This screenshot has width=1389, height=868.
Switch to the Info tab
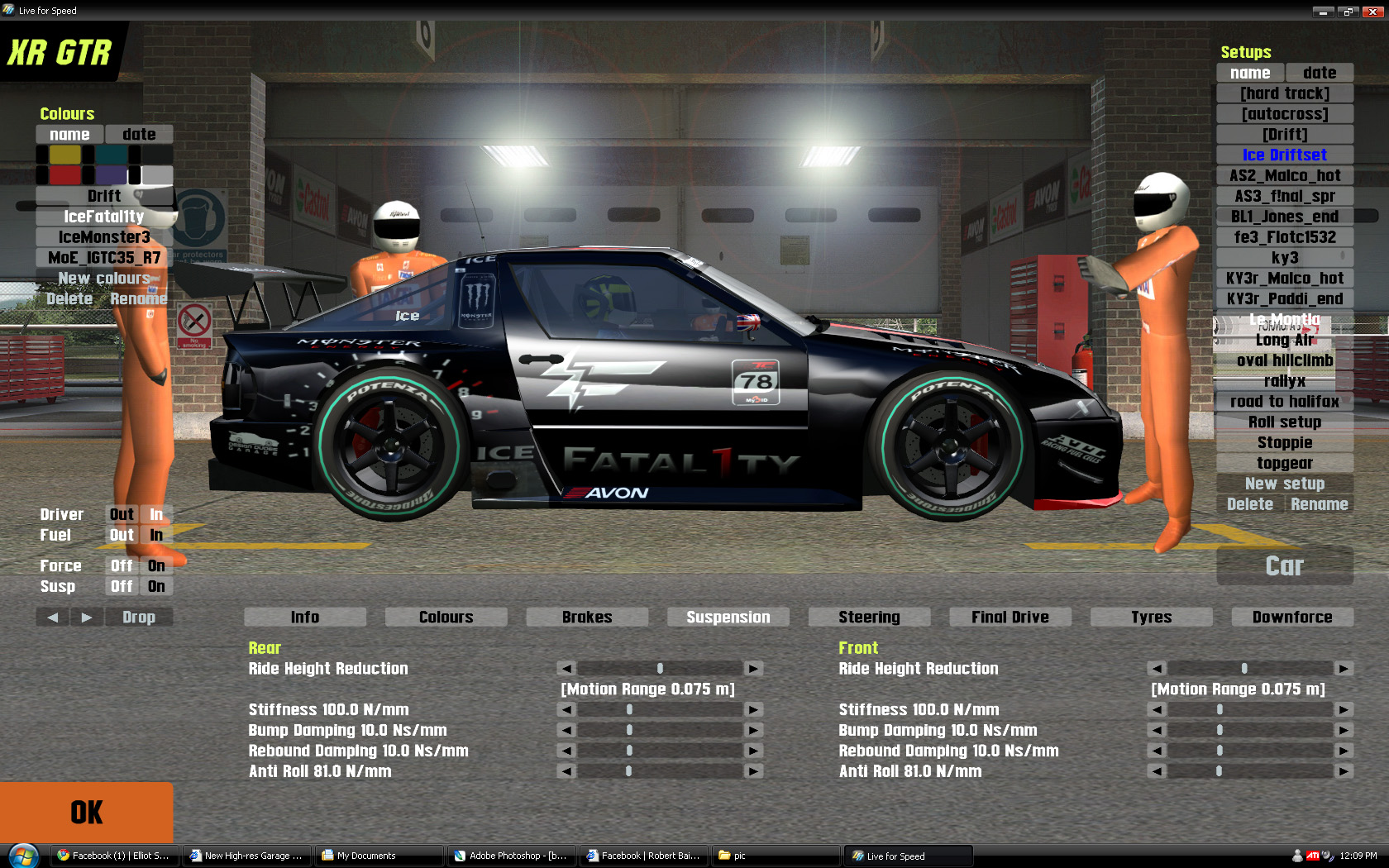click(305, 617)
